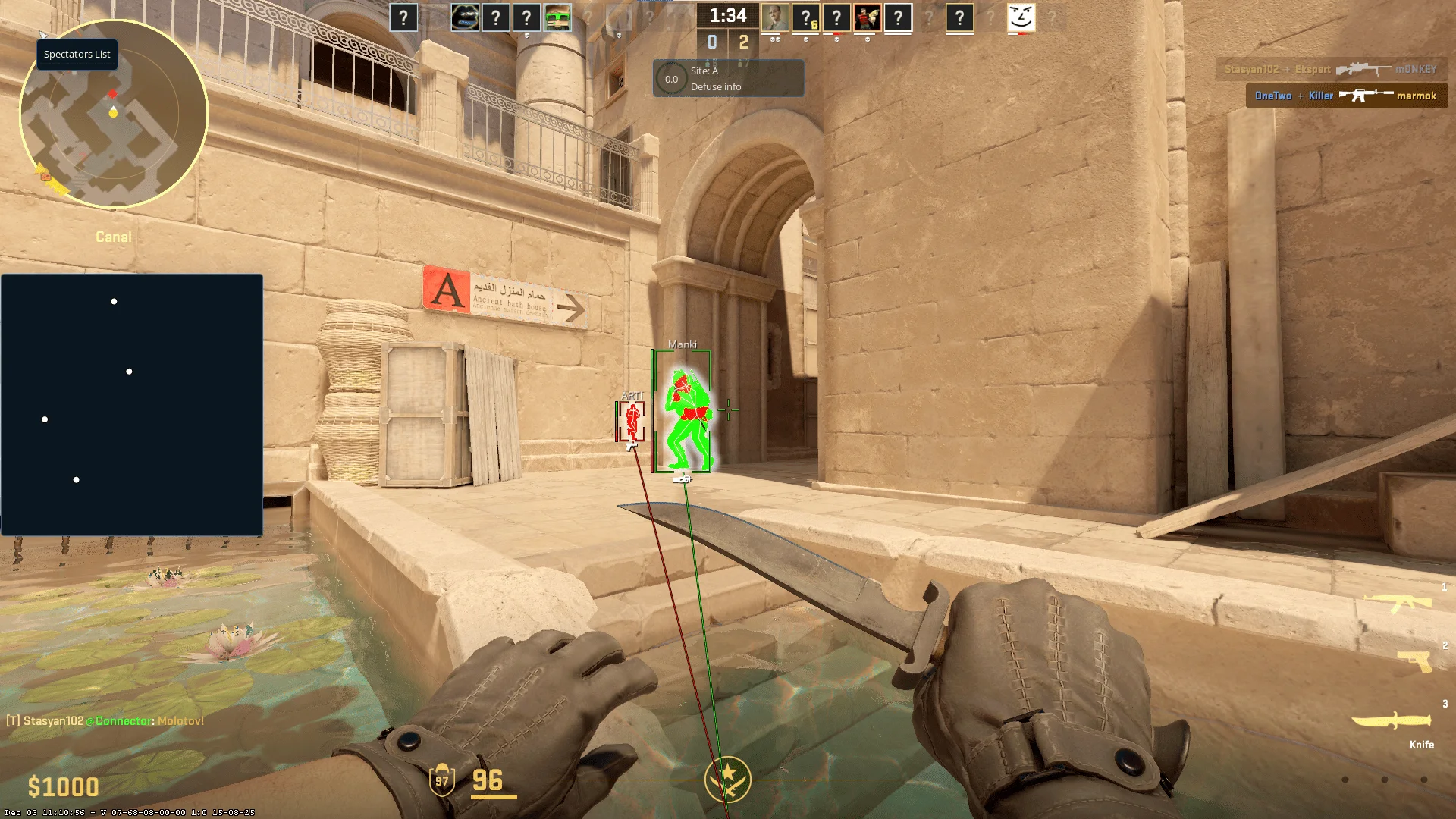Screen dimensions: 1456x819
Task: Click the OneTwo killed marmok kill feed entry
Action: [x=1346, y=96]
